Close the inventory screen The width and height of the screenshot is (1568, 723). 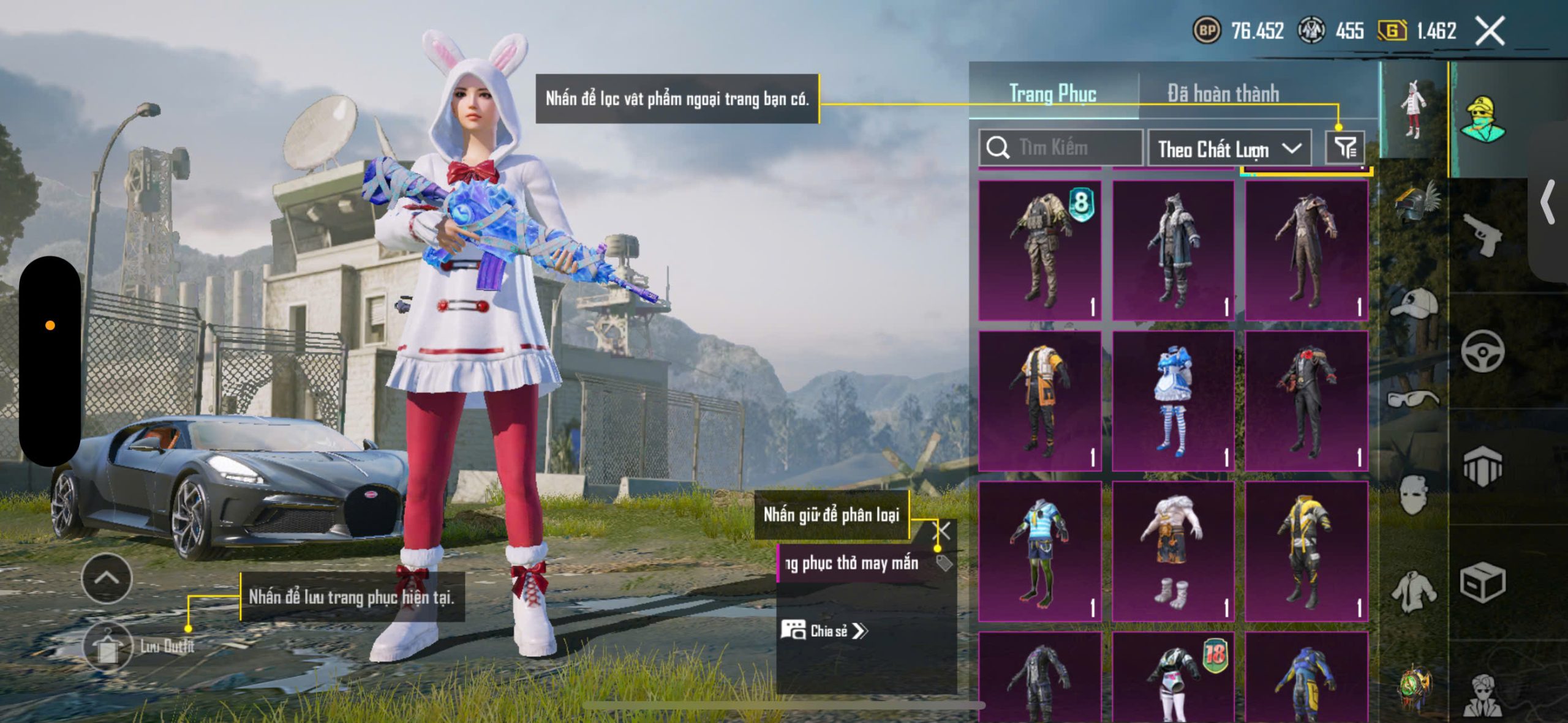[x=1490, y=31]
